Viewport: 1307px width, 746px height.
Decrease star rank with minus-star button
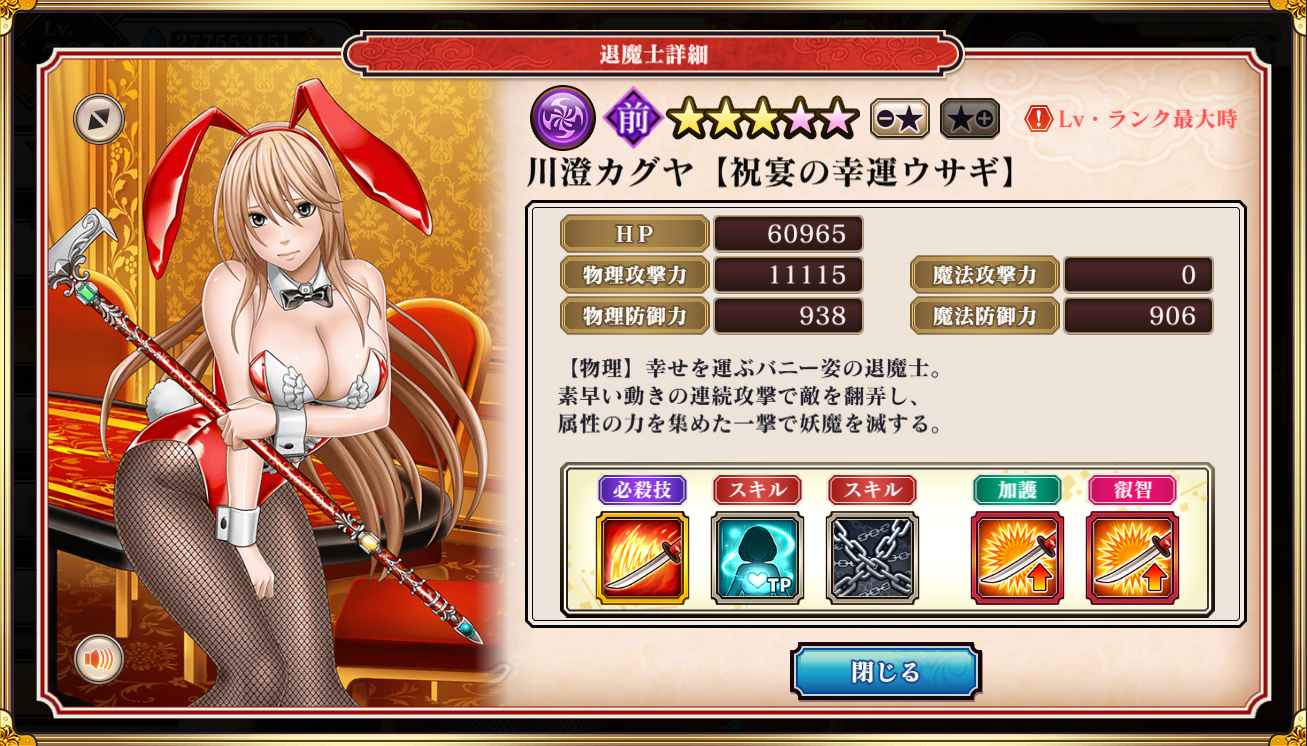click(x=899, y=119)
